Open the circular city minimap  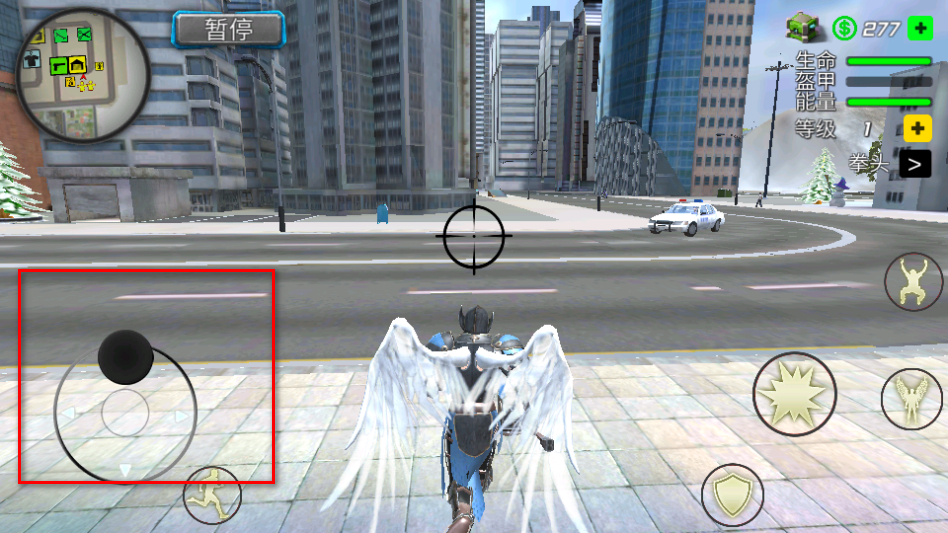(x=83, y=75)
